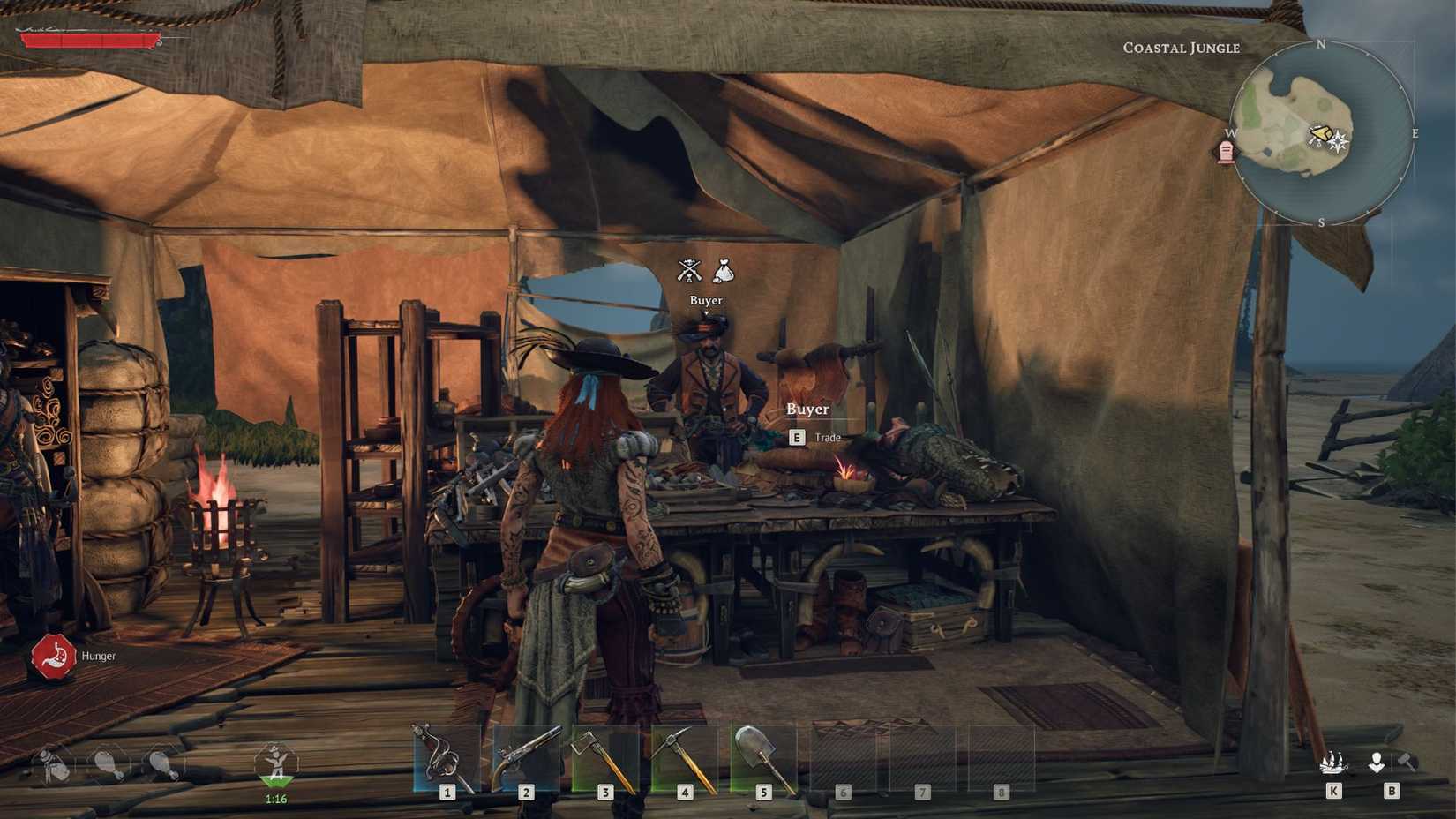
Task: Click the hammer build icon above the B key
Action: pos(1407,761)
